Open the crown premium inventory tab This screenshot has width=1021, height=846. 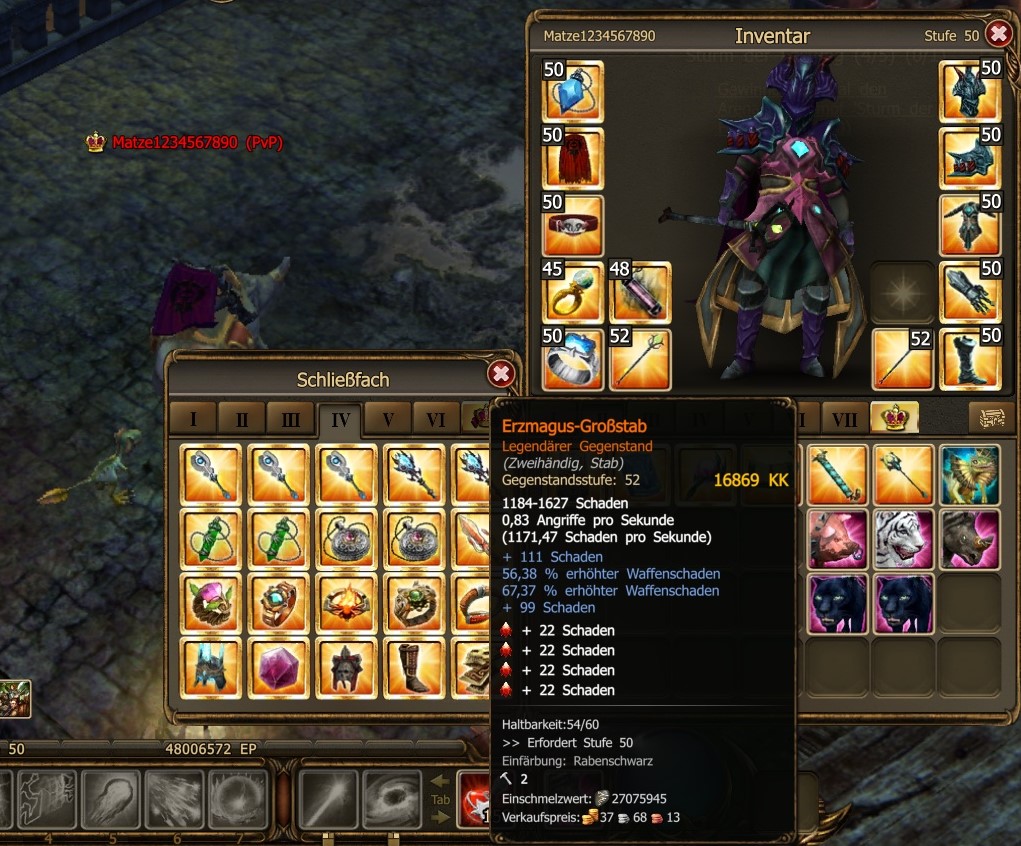[x=893, y=417]
